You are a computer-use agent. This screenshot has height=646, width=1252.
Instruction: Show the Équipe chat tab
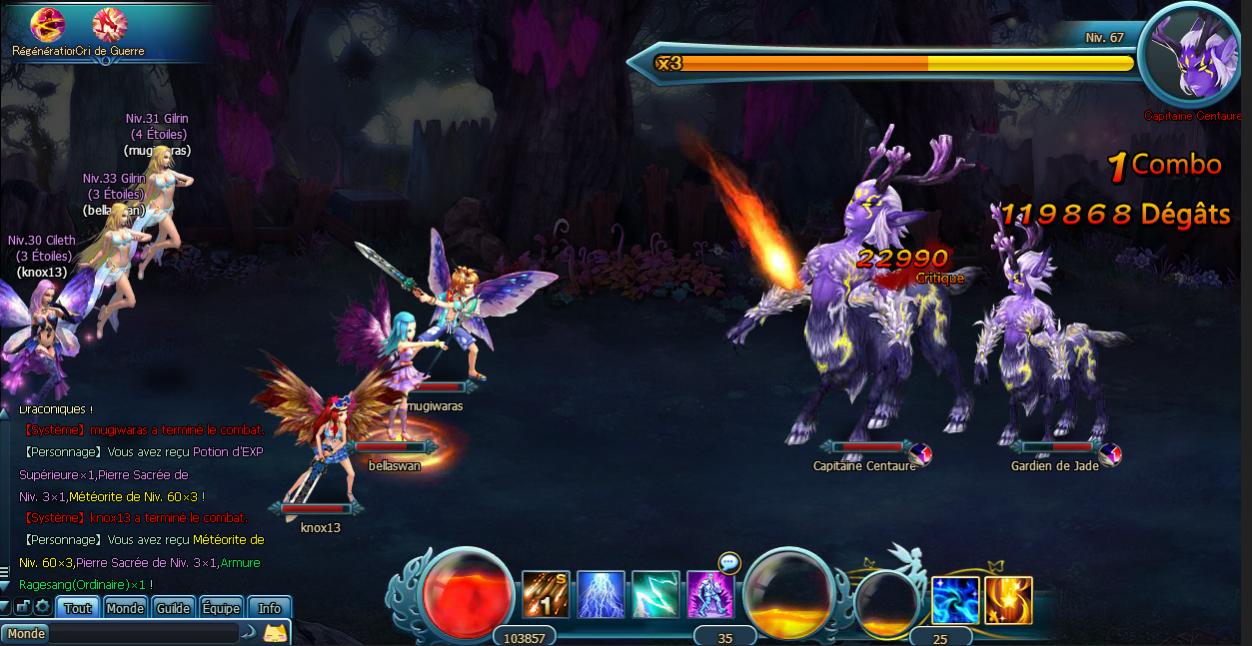(x=221, y=608)
